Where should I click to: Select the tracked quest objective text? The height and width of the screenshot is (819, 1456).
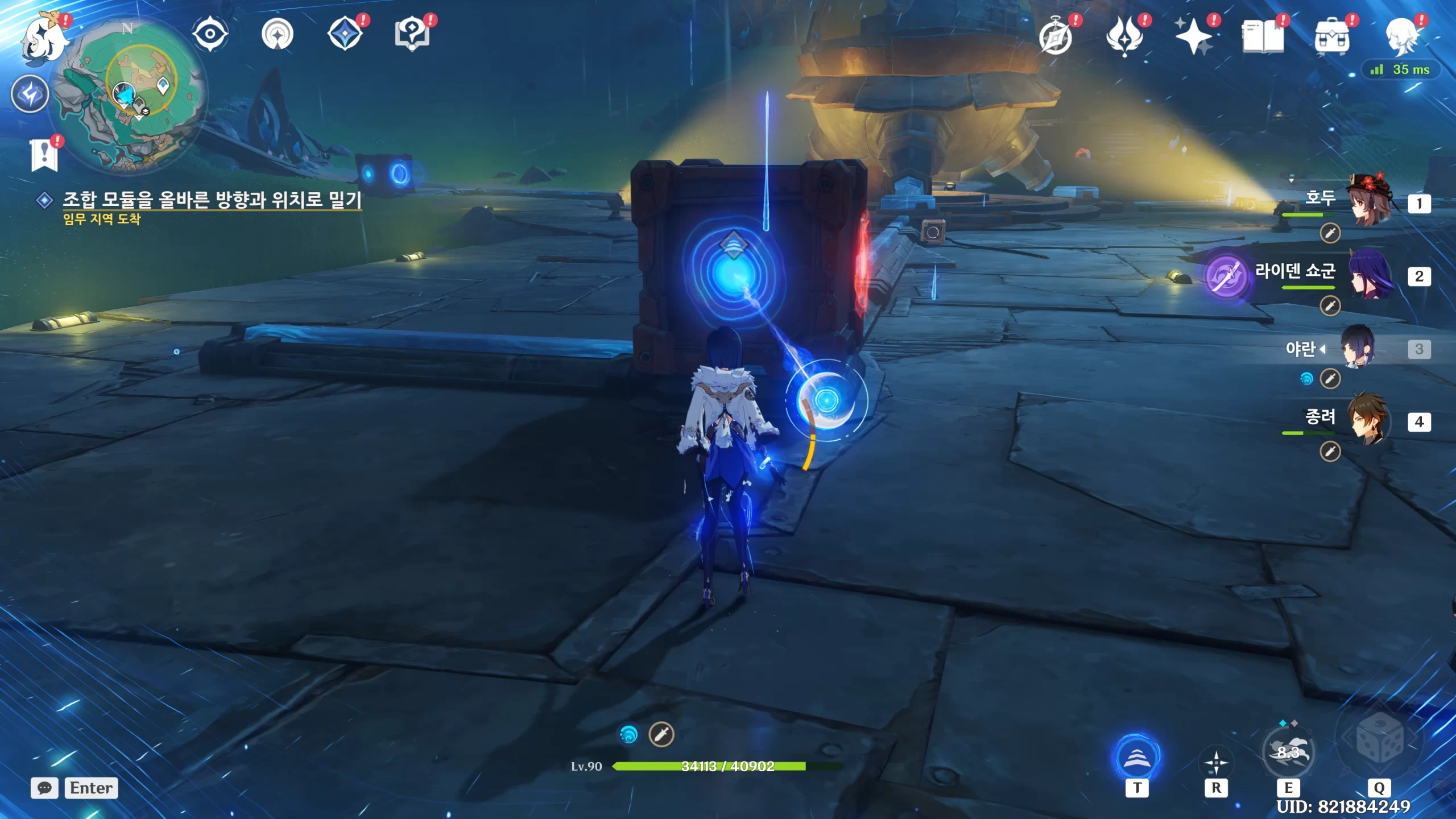point(212,200)
